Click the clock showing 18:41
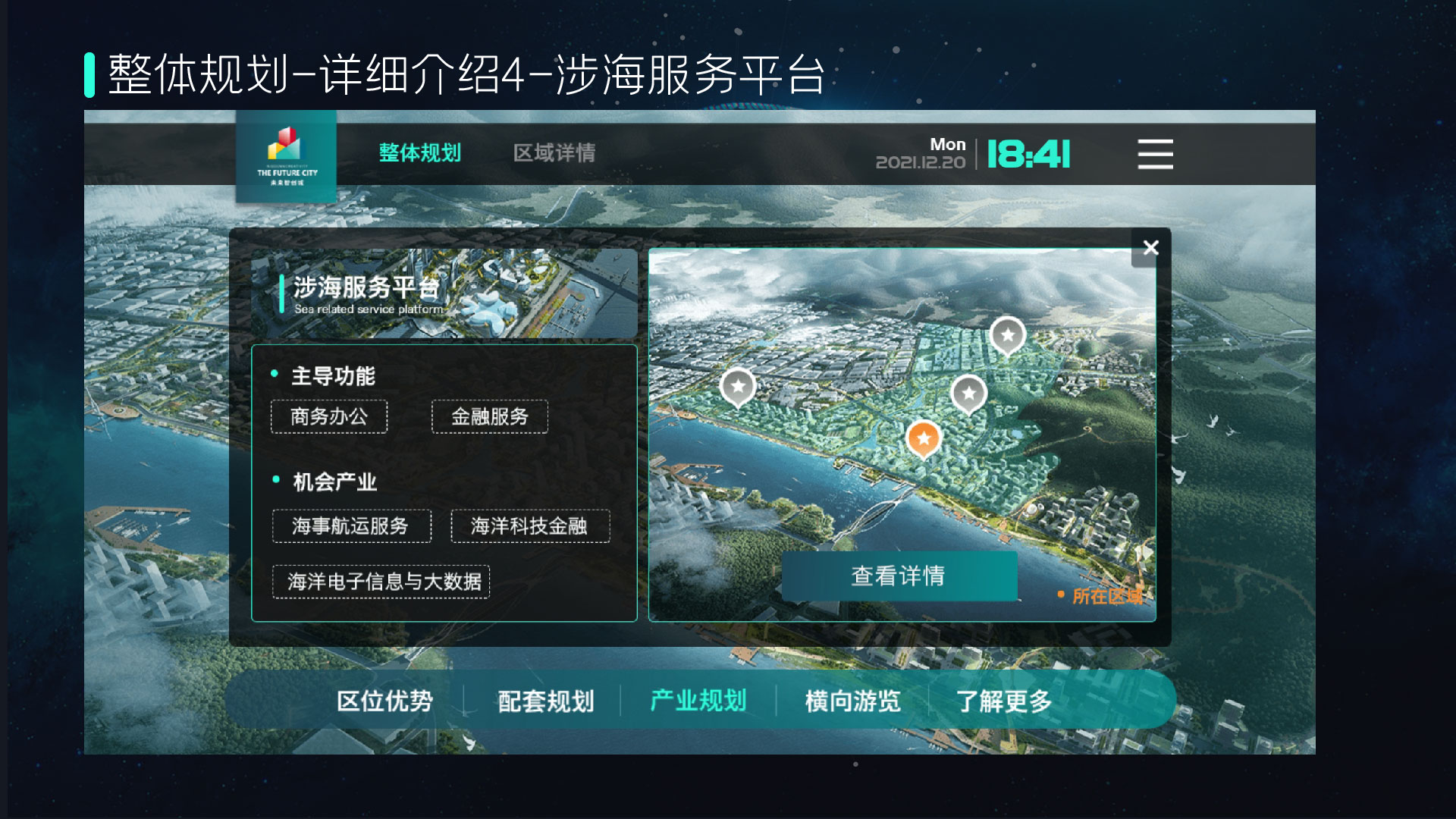Screen dimensions: 1456x819 coord(1028,154)
